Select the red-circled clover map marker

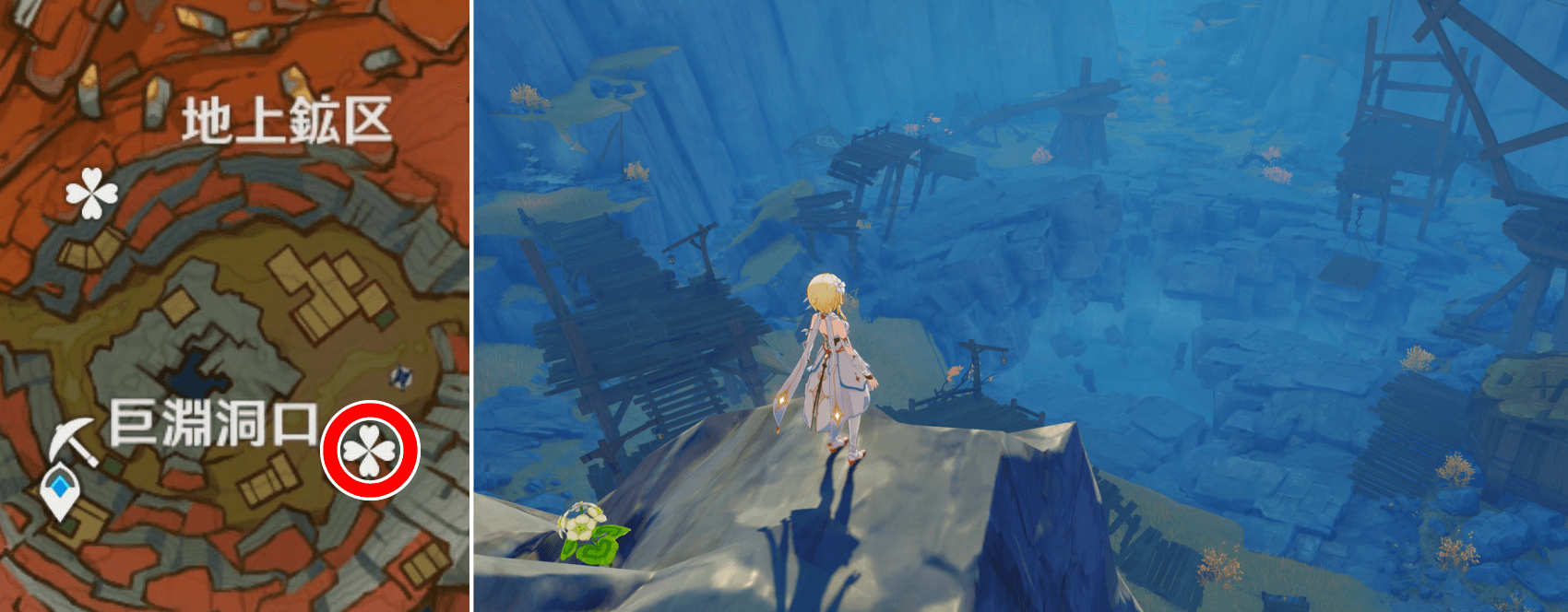pyautogui.click(x=370, y=451)
